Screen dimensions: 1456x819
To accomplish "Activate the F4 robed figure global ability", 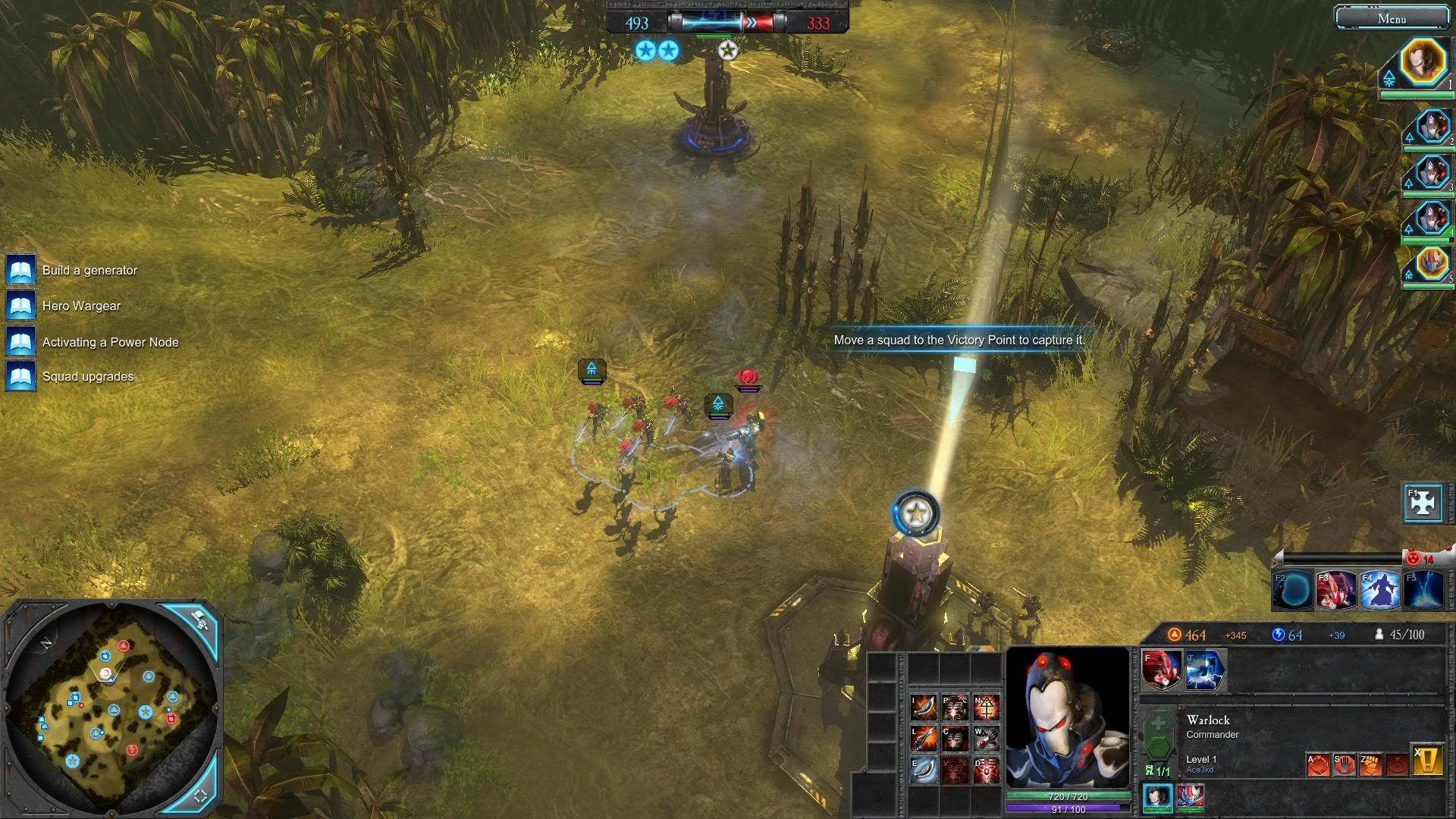I will click(x=1380, y=590).
